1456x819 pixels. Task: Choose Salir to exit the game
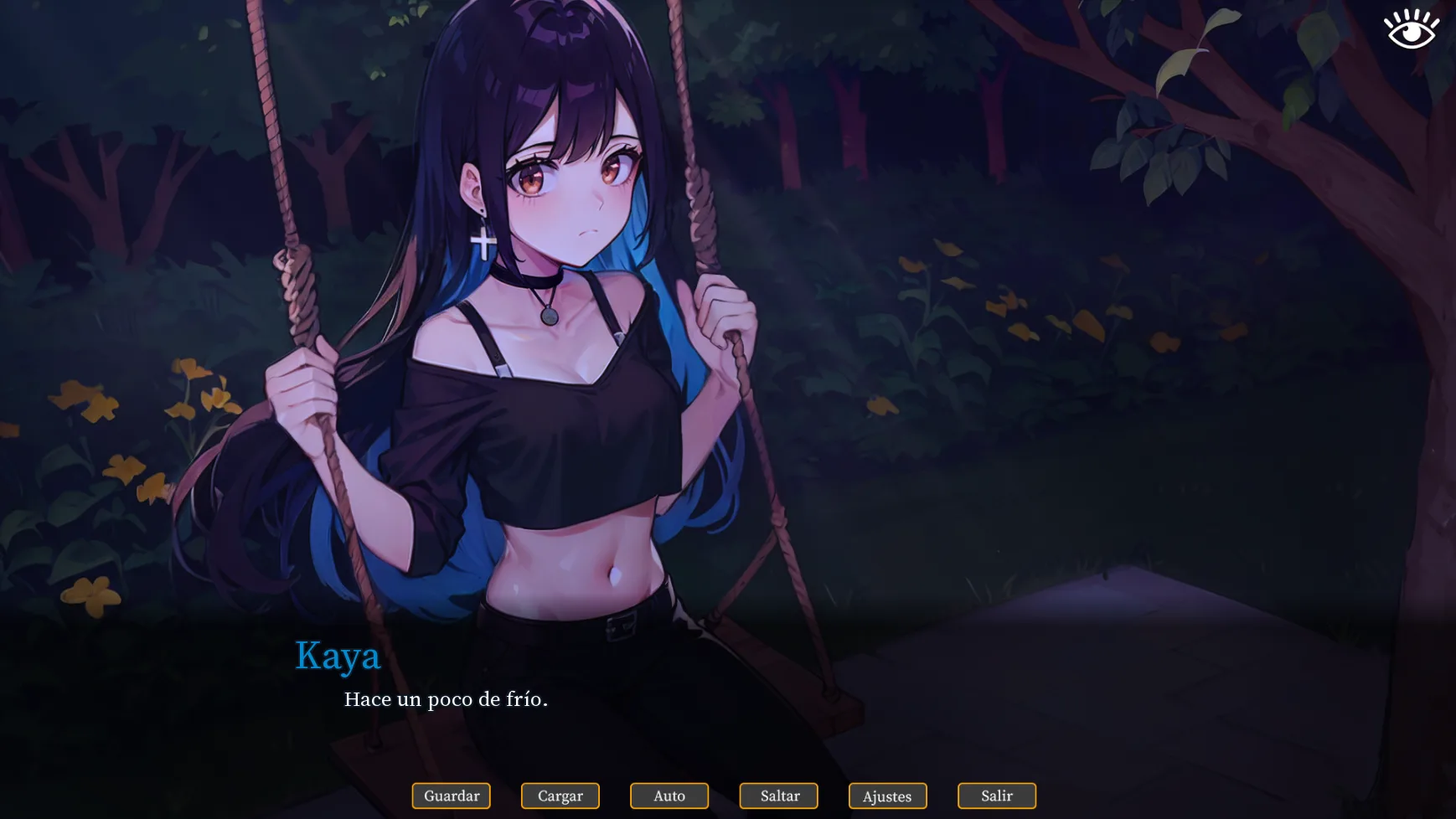coord(997,796)
